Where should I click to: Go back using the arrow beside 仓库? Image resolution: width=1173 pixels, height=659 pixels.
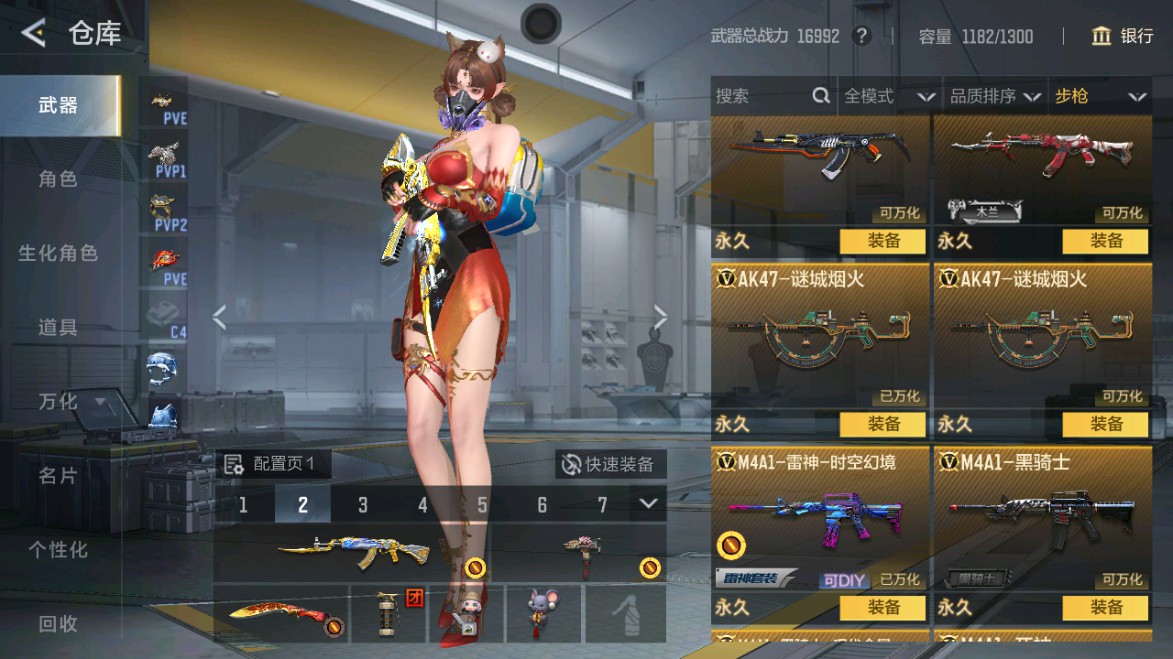(34, 34)
